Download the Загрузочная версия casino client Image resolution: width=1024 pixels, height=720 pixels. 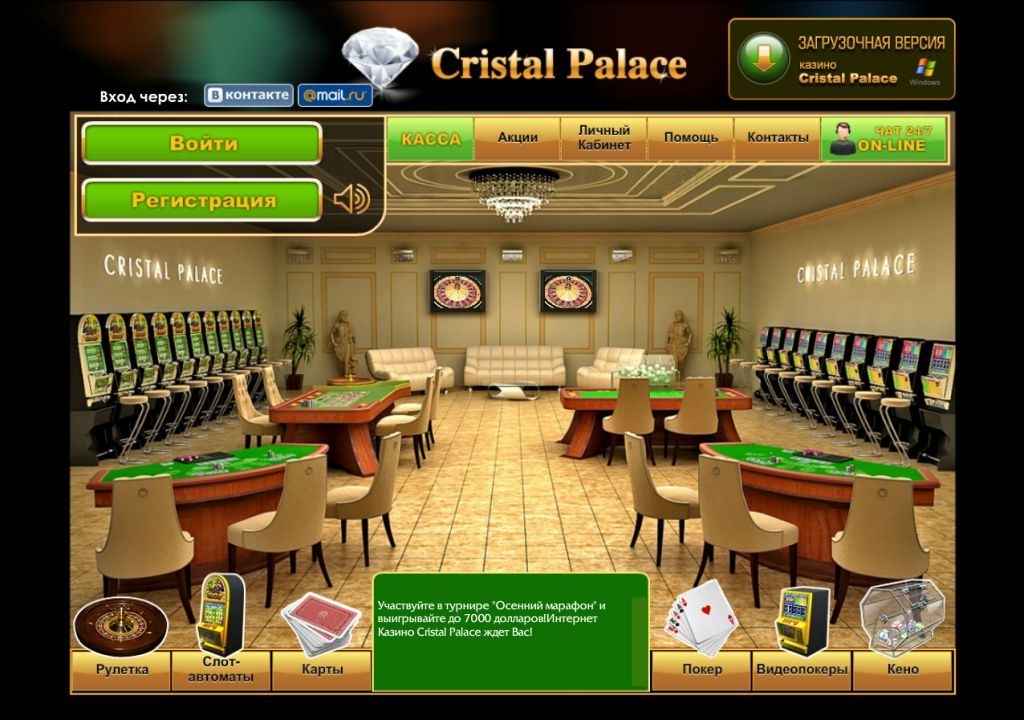click(x=841, y=59)
